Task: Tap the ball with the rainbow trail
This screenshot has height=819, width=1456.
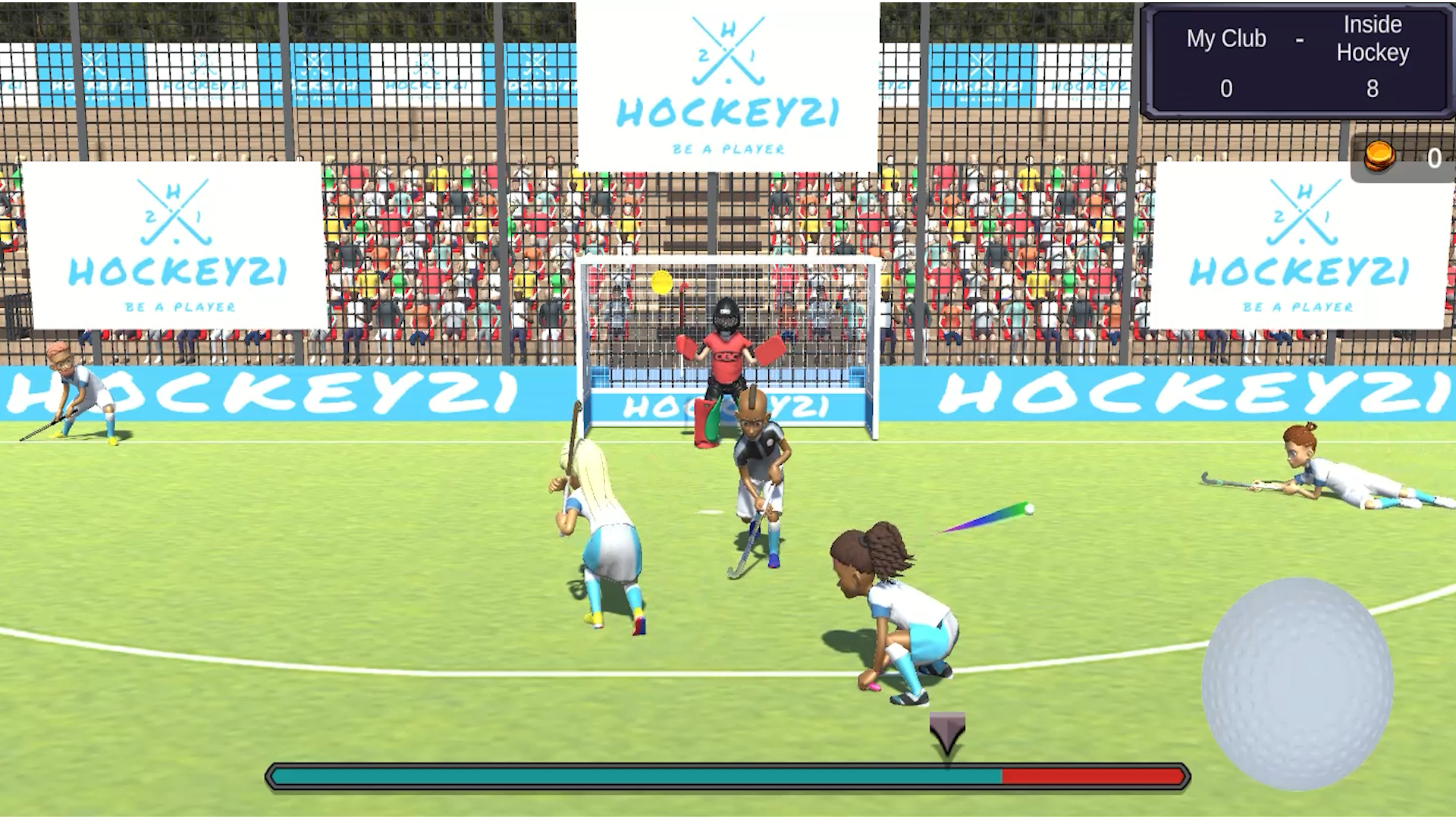Action: (x=1028, y=508)
